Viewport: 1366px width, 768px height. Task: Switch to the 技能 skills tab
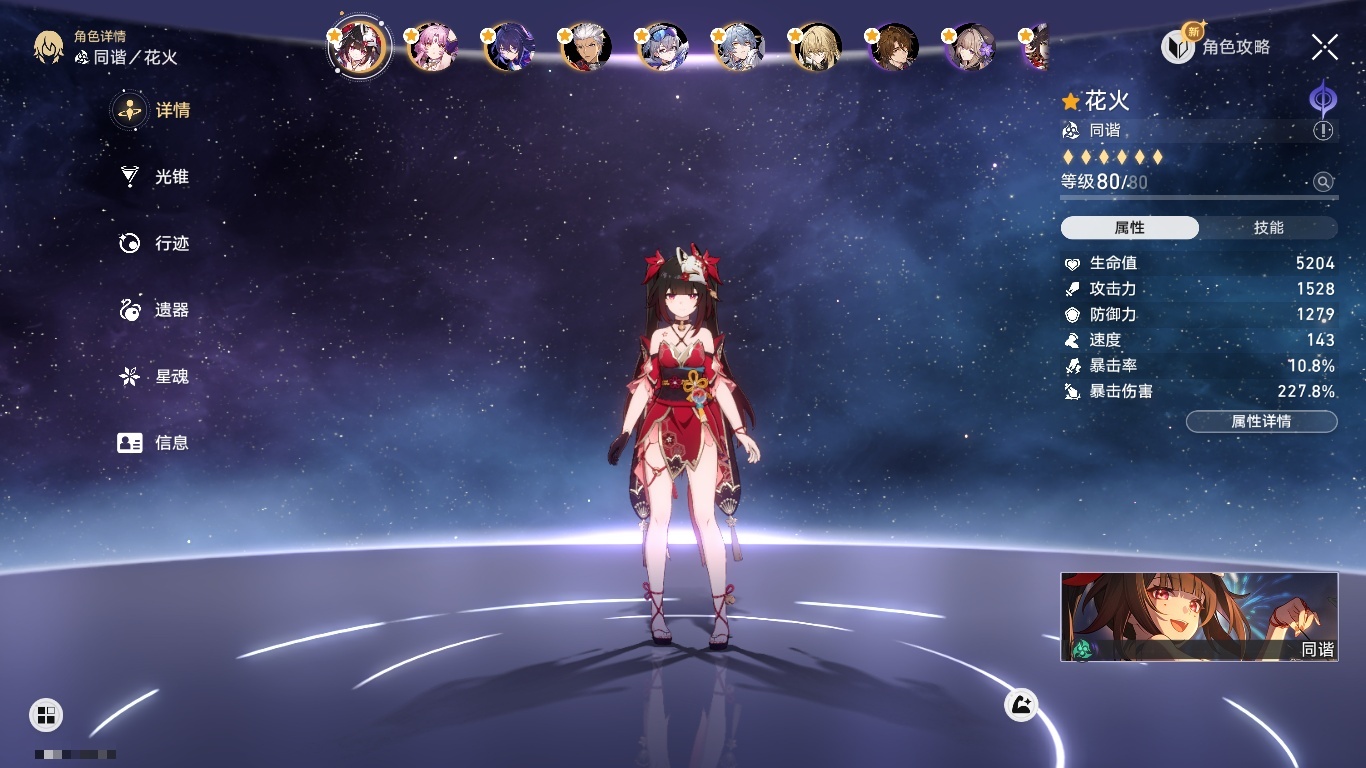(x=1268, y=228)
